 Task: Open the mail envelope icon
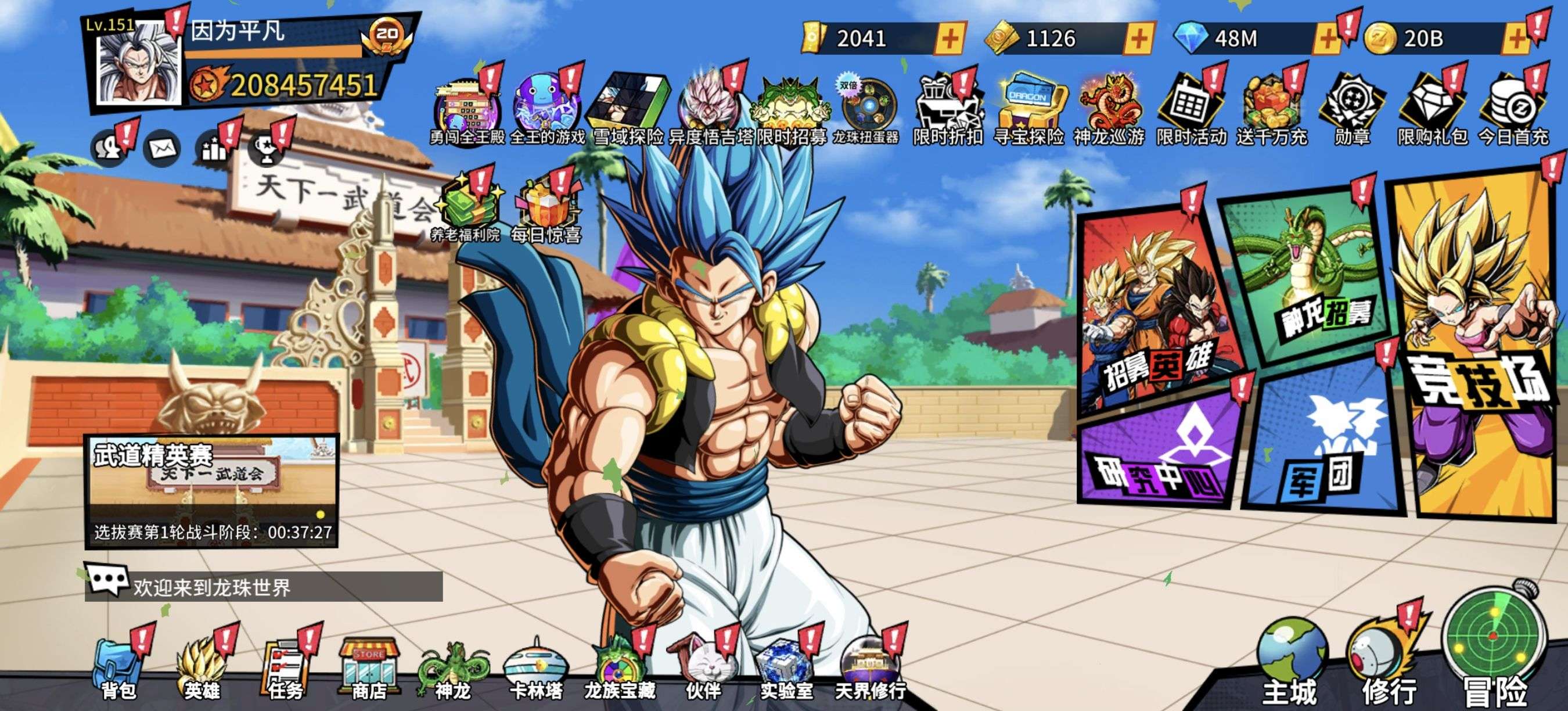(x=162, y=148)
